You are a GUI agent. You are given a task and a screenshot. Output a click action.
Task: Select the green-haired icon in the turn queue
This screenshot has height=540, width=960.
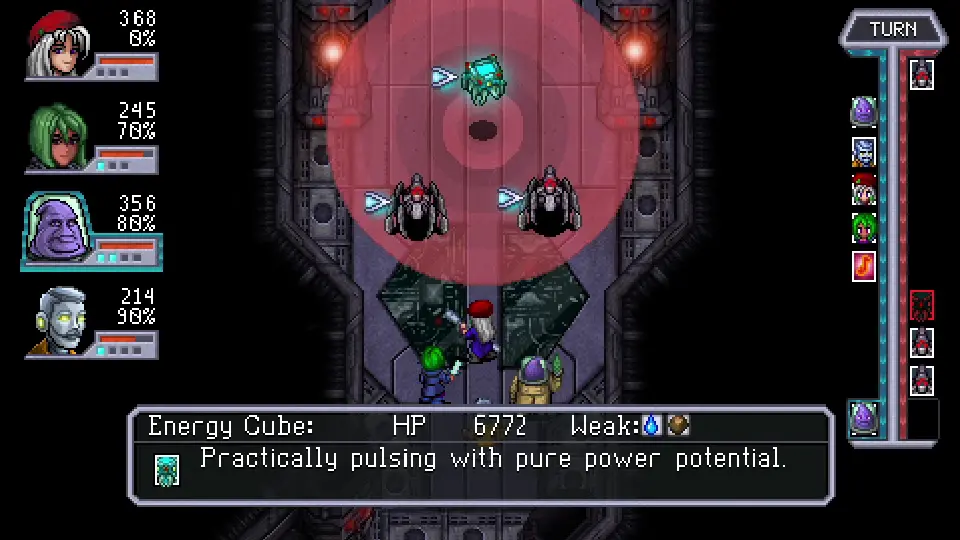[x=864, y=228]
